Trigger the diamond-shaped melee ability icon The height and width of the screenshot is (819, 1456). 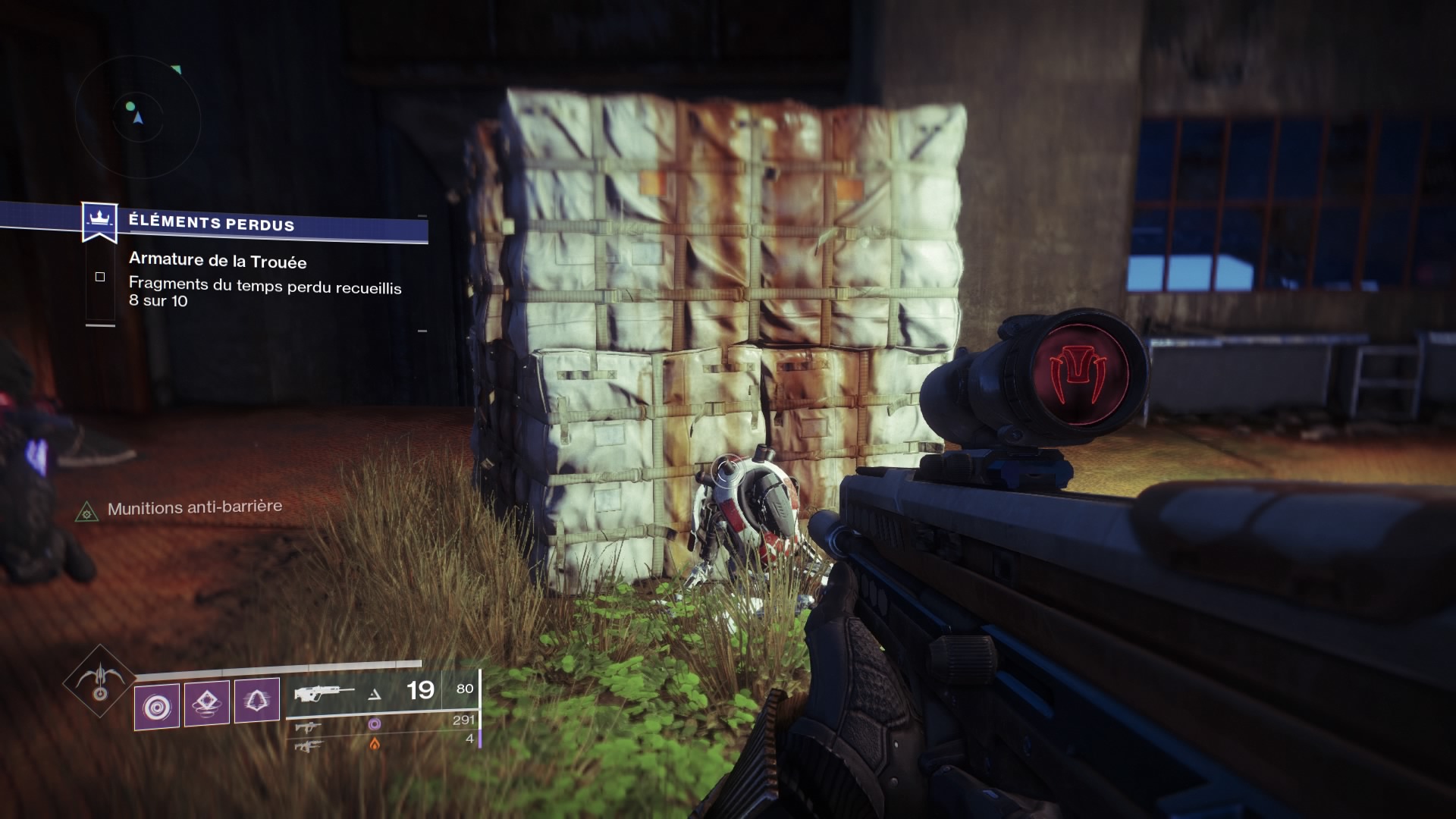(x=207, y=704)
